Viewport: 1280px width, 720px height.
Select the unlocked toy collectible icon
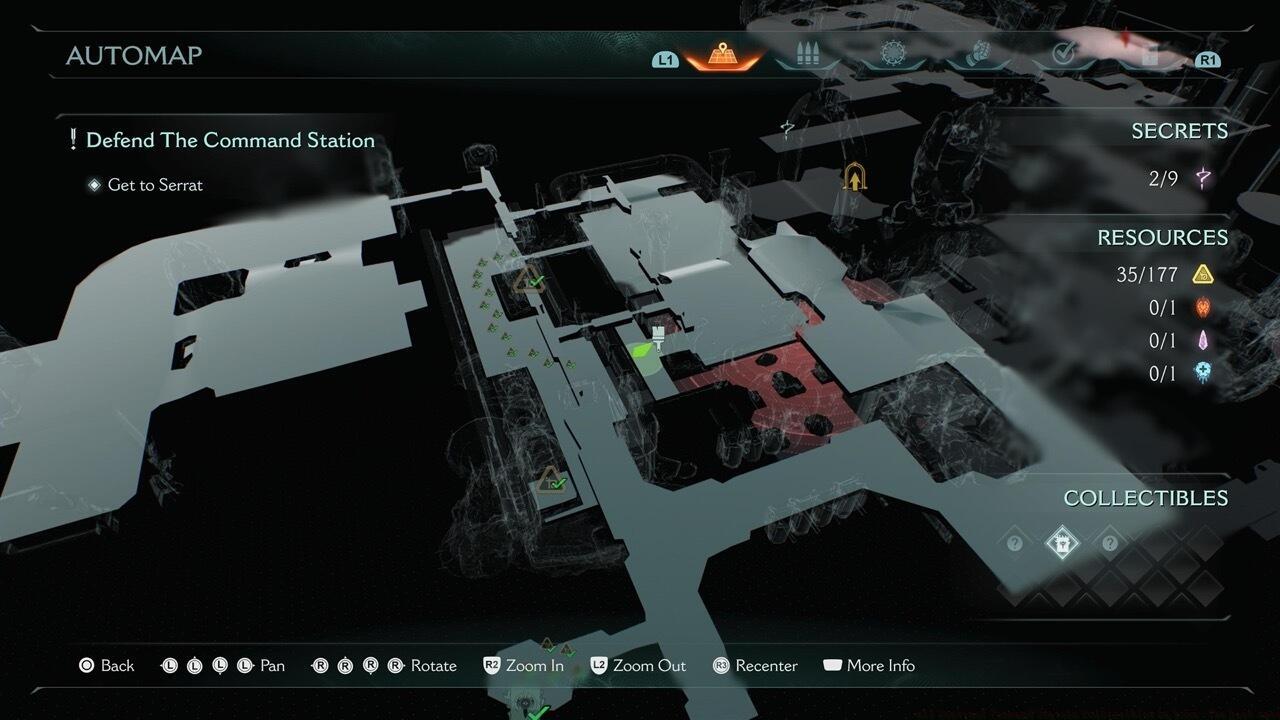pyautogui.click(x=1061, y=543)
